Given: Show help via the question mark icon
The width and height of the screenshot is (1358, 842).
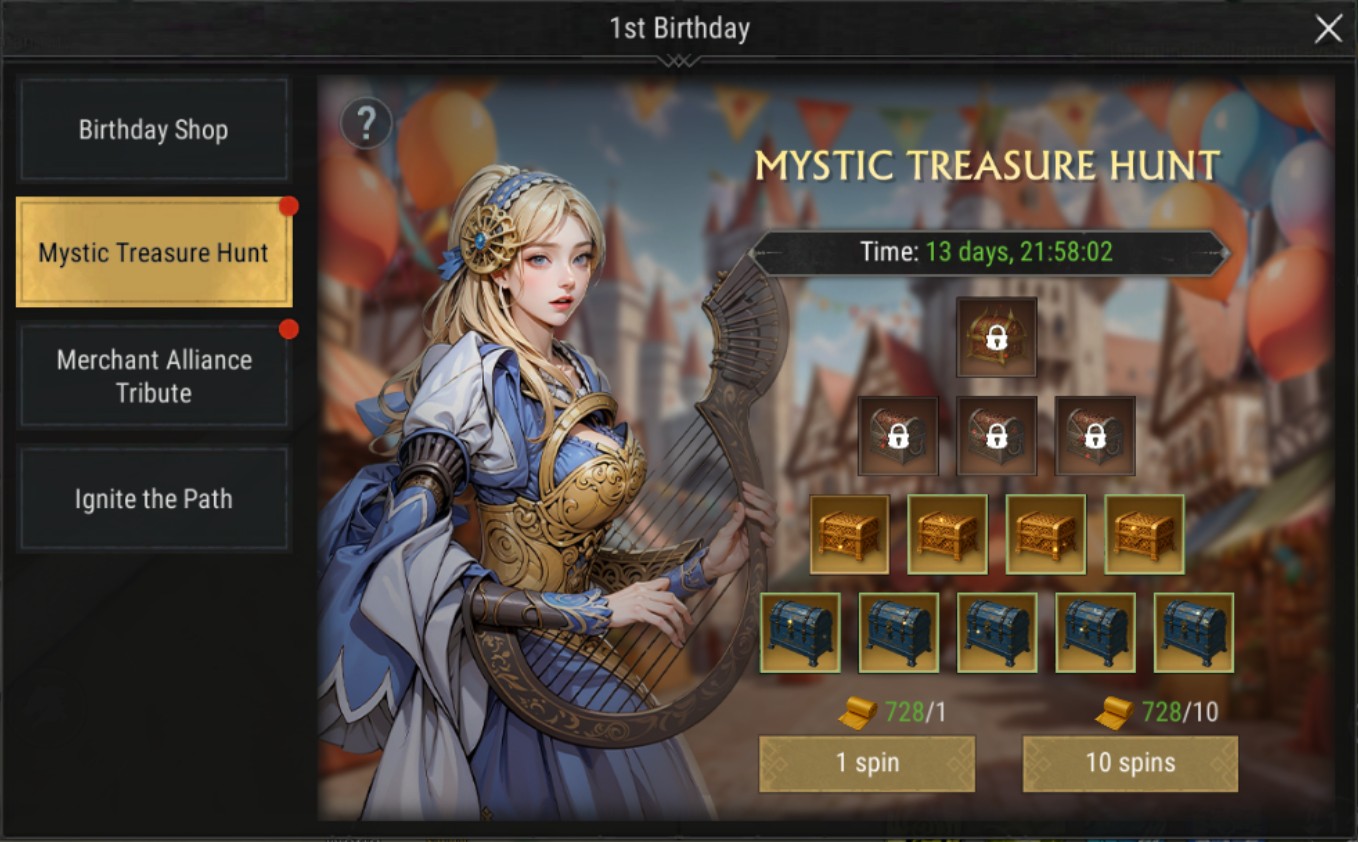Looking at the screenshot, I should coord(366,124).
